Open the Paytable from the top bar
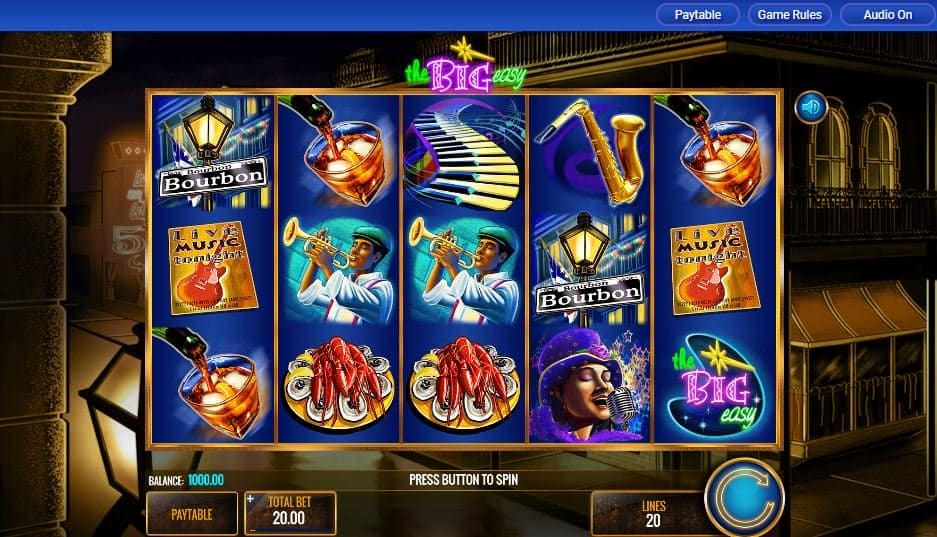 (x=698, y=15)
